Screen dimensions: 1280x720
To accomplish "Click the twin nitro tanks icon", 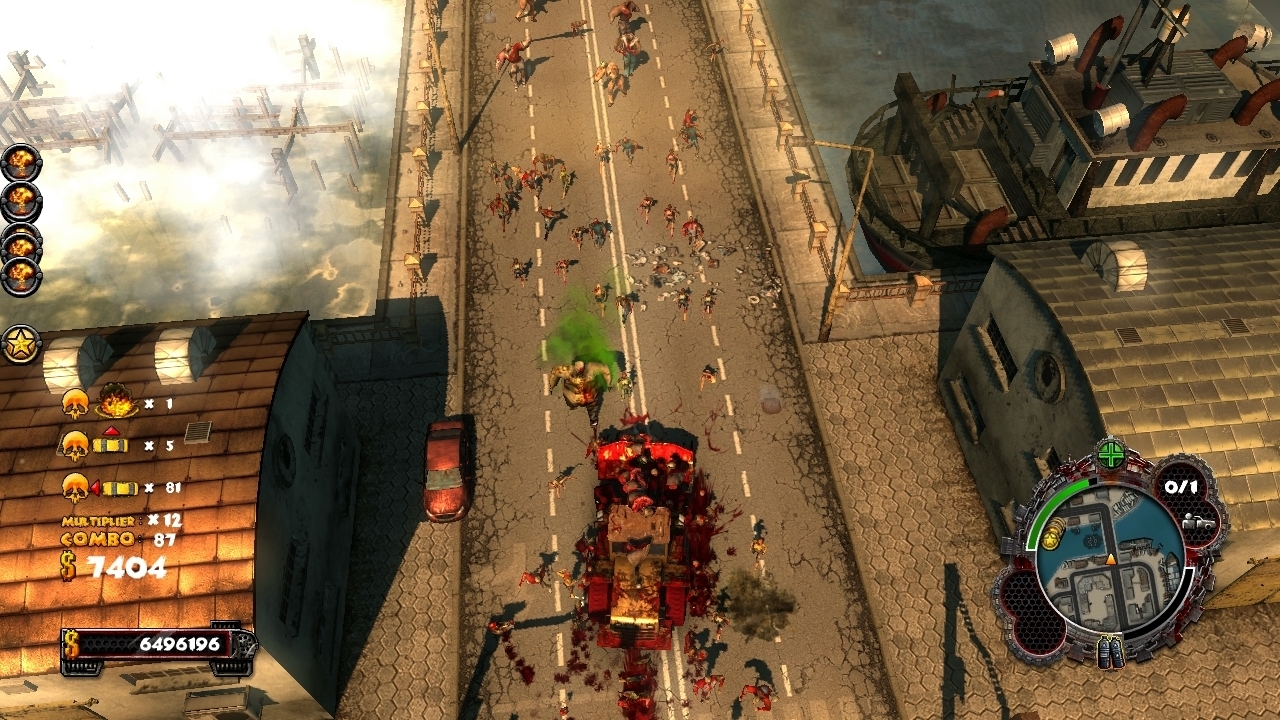I will [x=1110, y=651].
